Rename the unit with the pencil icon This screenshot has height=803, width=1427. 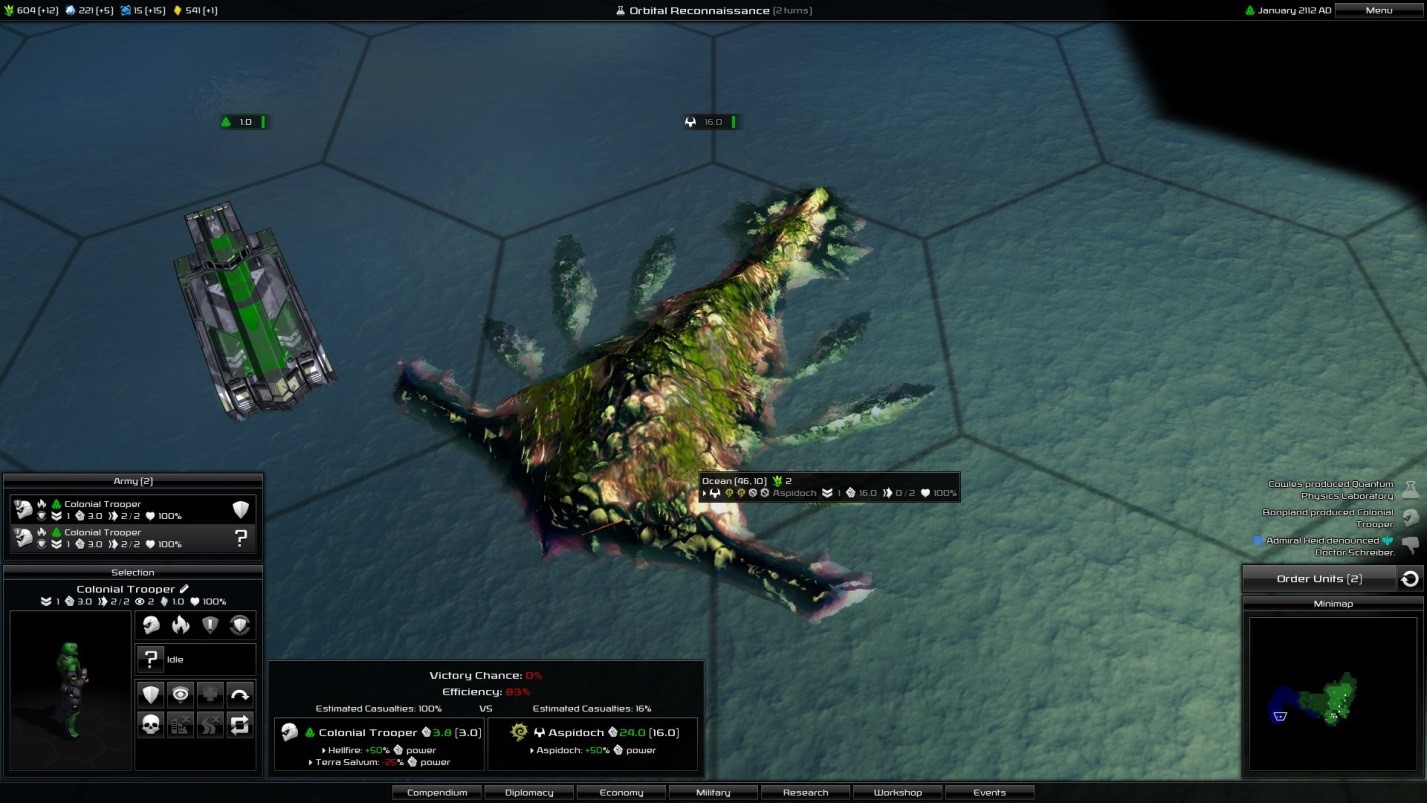click(184, 589)
